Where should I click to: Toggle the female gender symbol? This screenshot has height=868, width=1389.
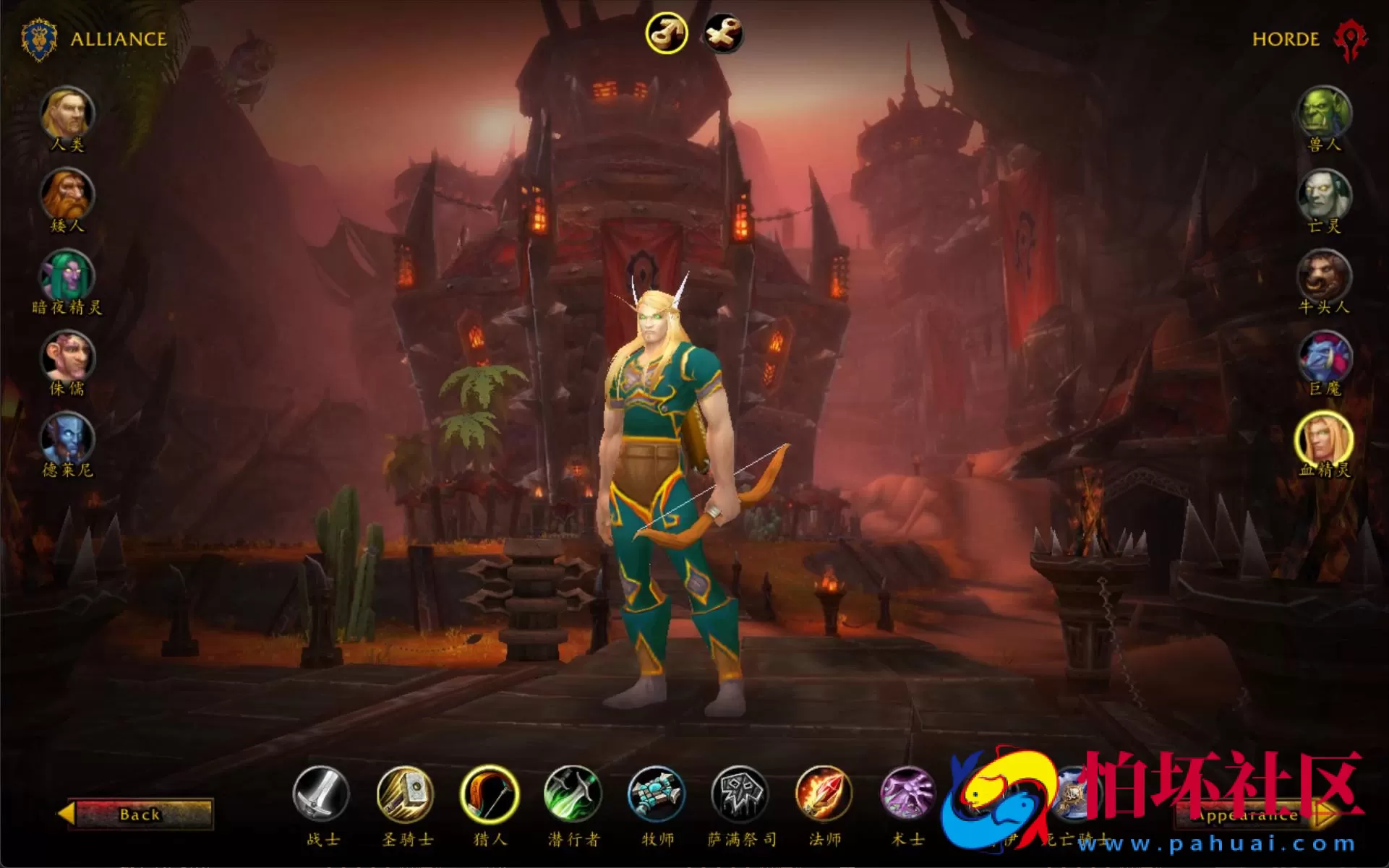[x=722, y=31]
